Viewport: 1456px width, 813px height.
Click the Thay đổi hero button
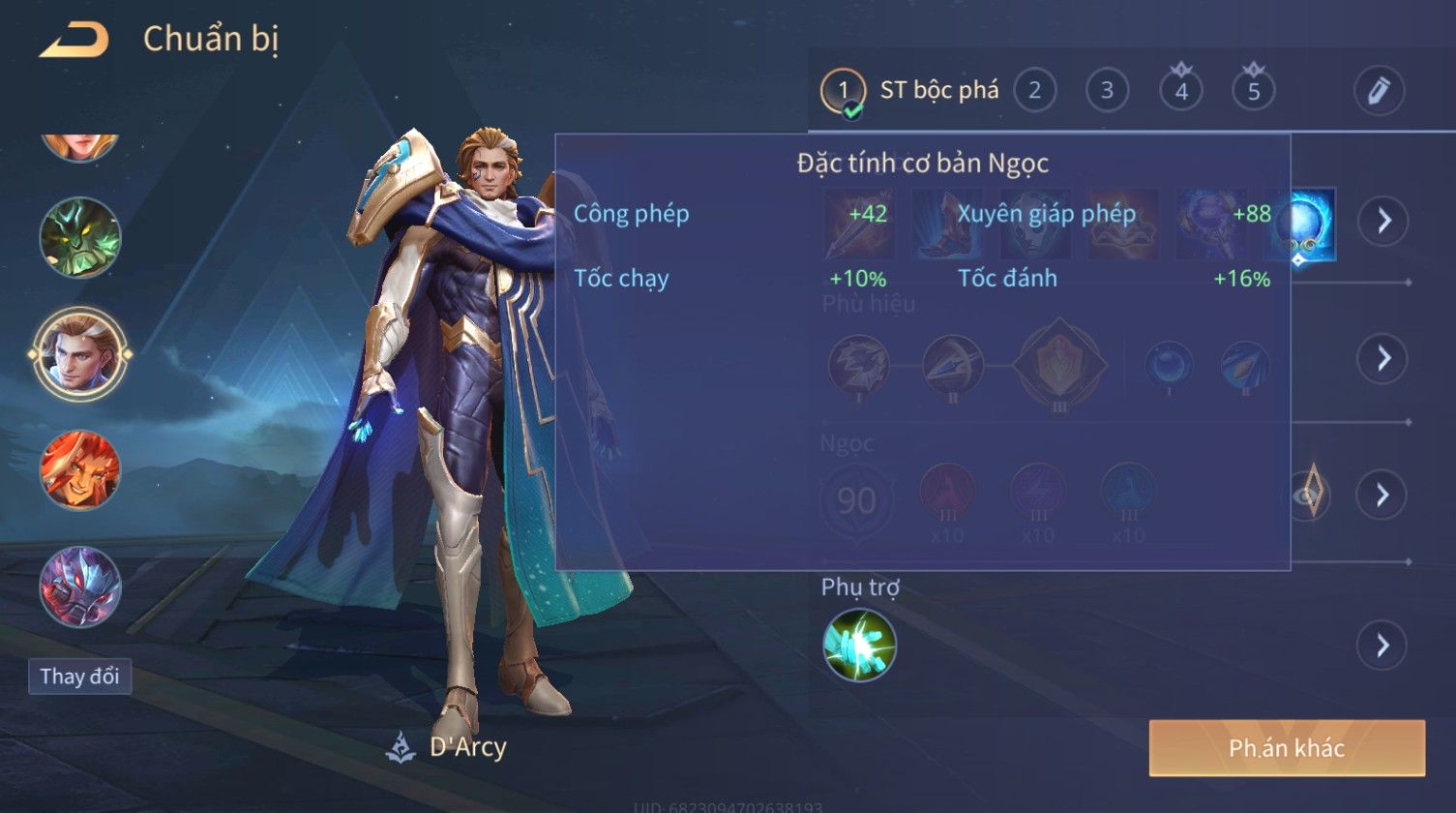(79, 677)
